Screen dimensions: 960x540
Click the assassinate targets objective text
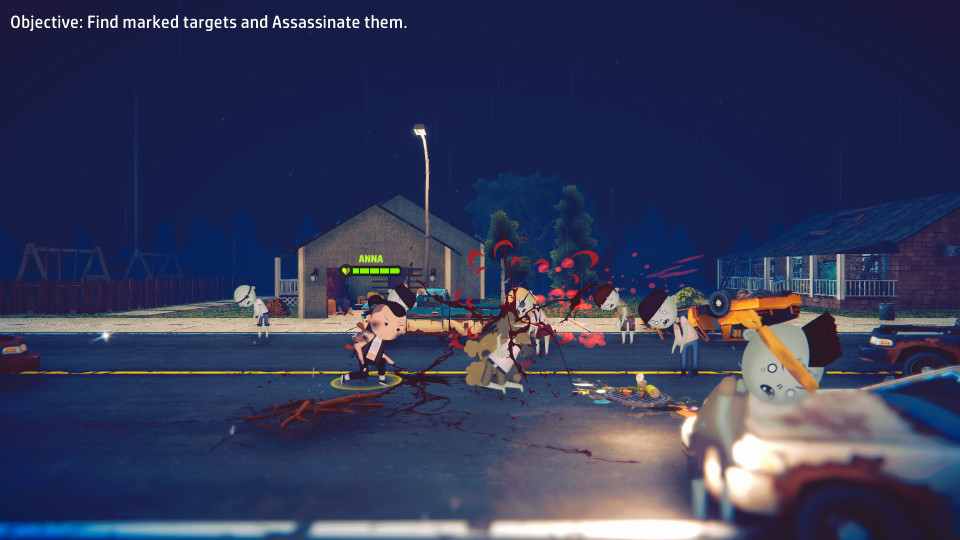pos(208,22)
